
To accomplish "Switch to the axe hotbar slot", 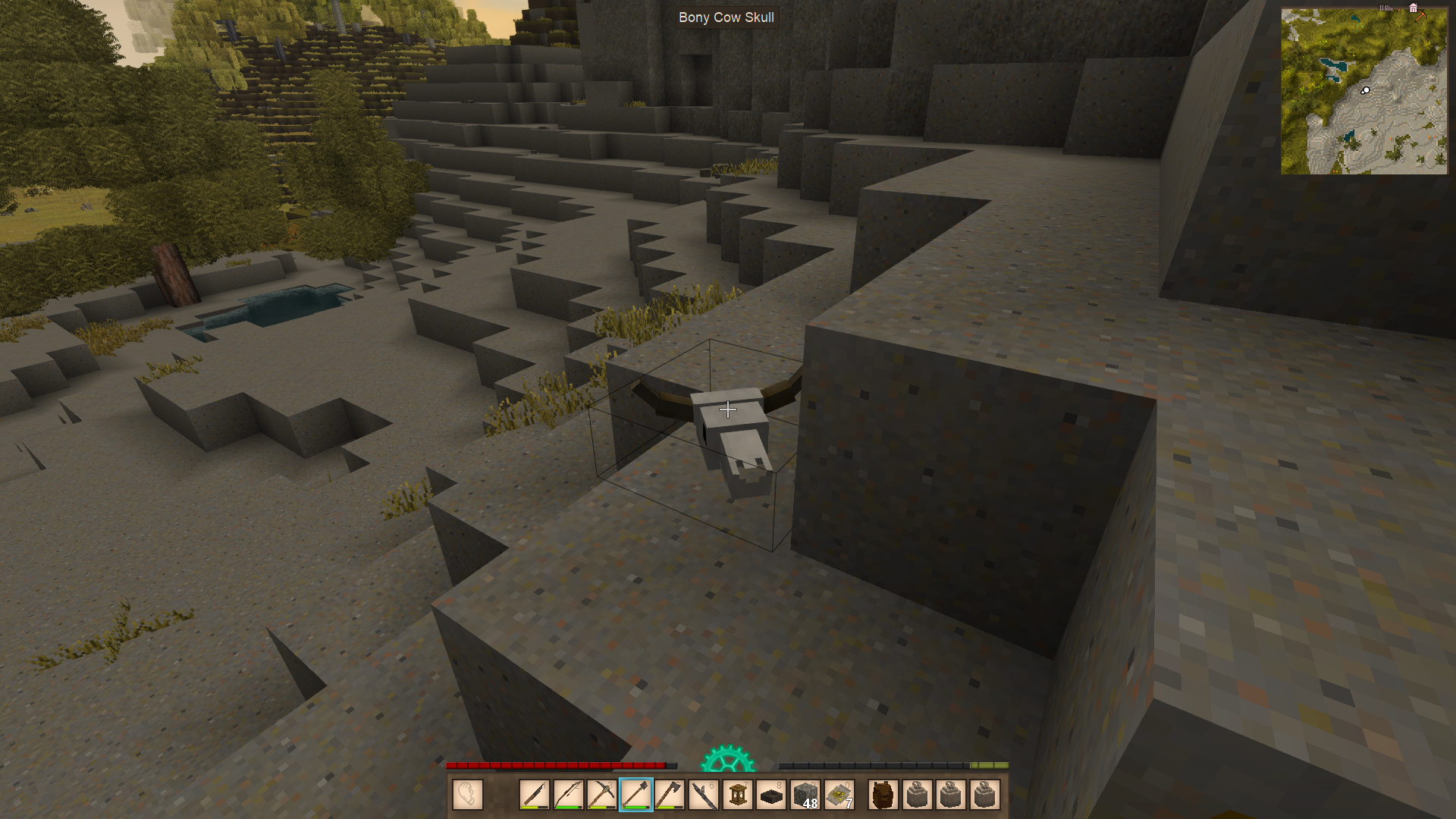I will pyautogui.click(x=669, y=795).
